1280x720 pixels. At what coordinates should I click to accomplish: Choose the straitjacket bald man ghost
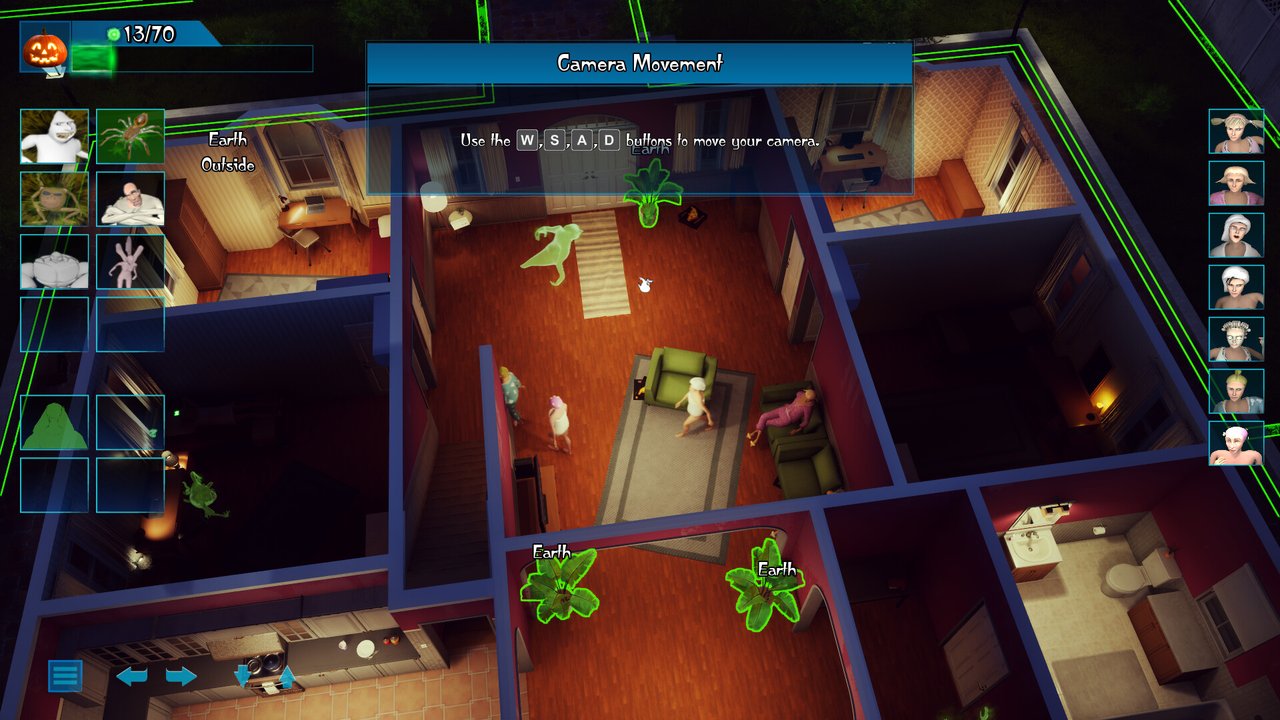(130, 199)
